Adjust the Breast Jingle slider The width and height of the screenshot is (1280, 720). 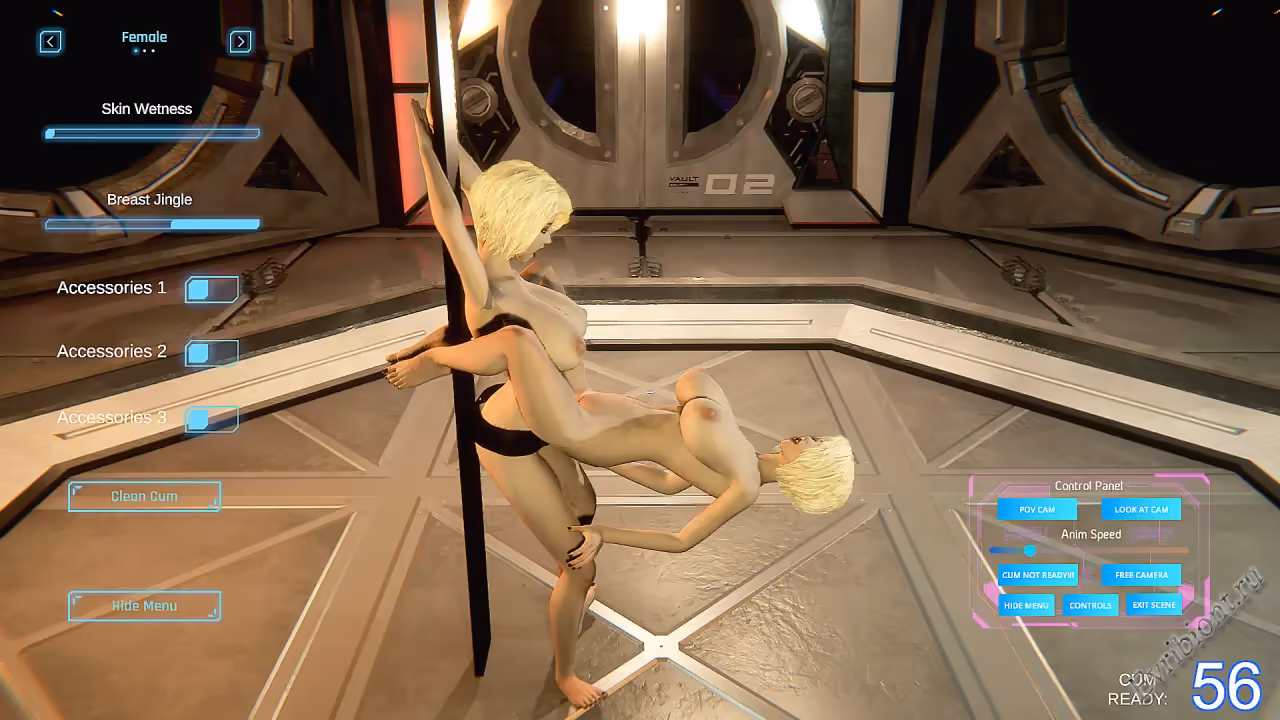click(x=152, y=225)
